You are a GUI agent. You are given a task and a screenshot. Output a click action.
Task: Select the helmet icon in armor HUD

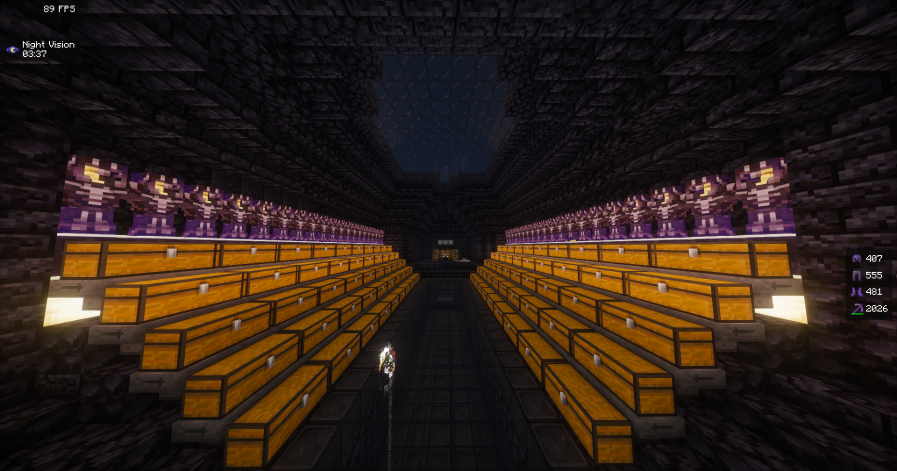[856, 258]
